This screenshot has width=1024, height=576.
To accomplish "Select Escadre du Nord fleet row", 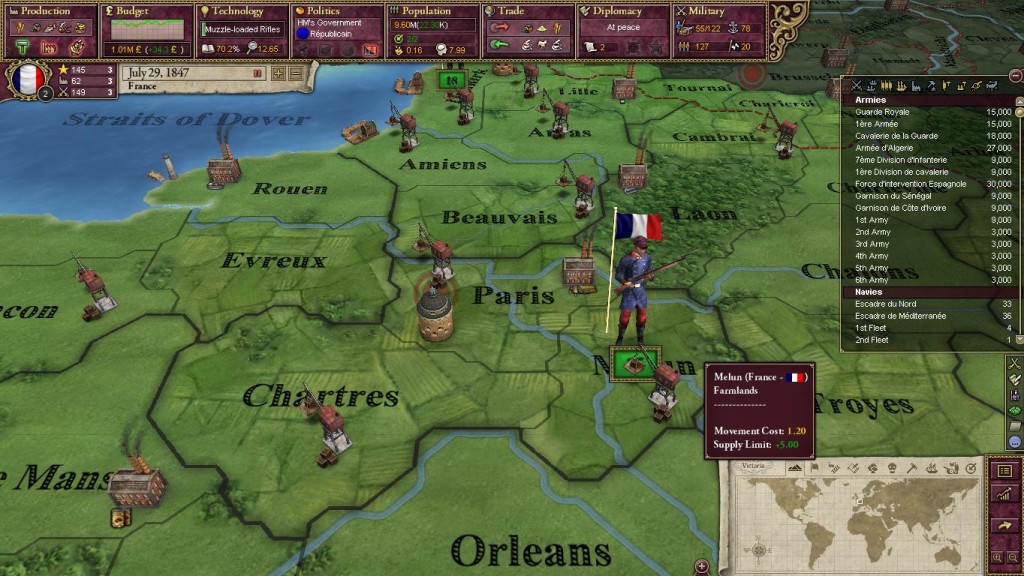I will coord(886,304).
